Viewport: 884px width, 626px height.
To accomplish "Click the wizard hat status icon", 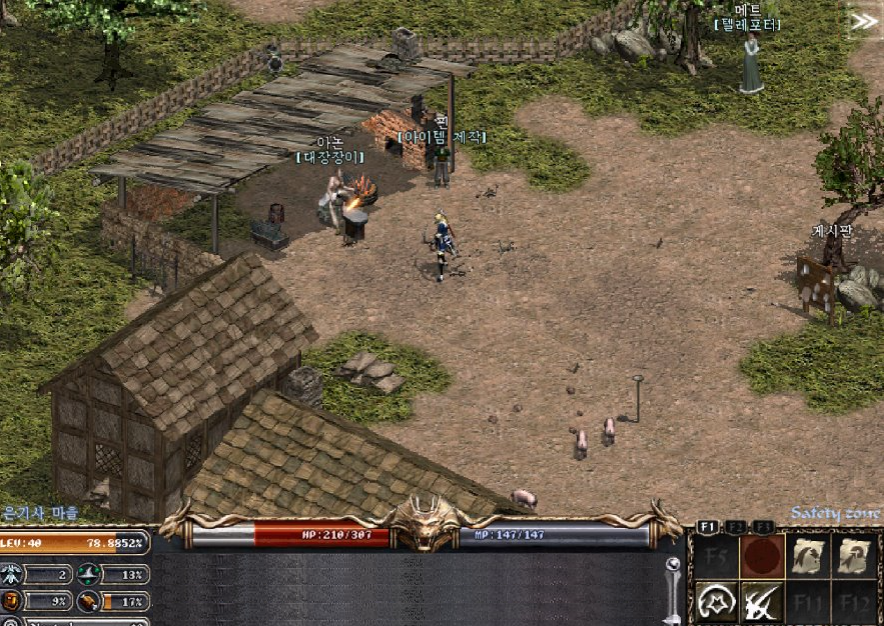I will click(x=89, y=574).
